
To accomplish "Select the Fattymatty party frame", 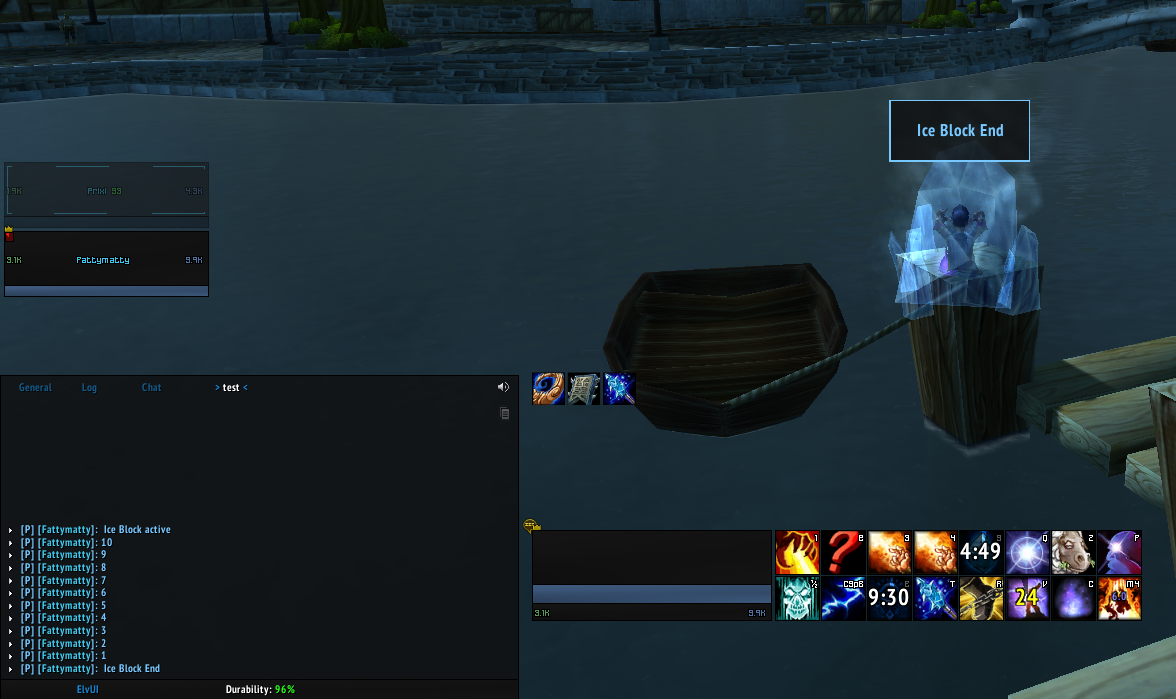I will (106, 261).
